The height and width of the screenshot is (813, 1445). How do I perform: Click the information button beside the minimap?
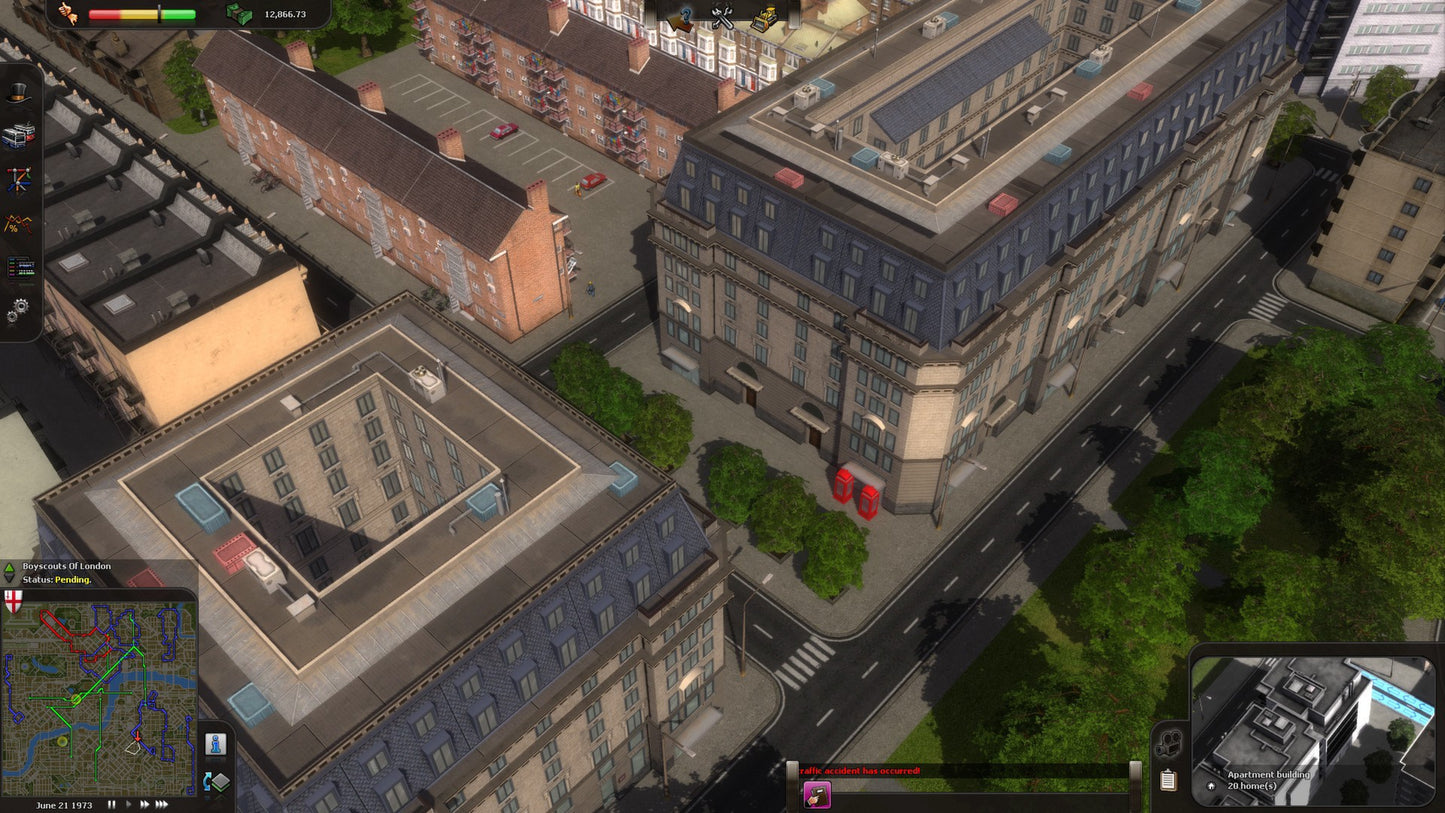[214, 744]
